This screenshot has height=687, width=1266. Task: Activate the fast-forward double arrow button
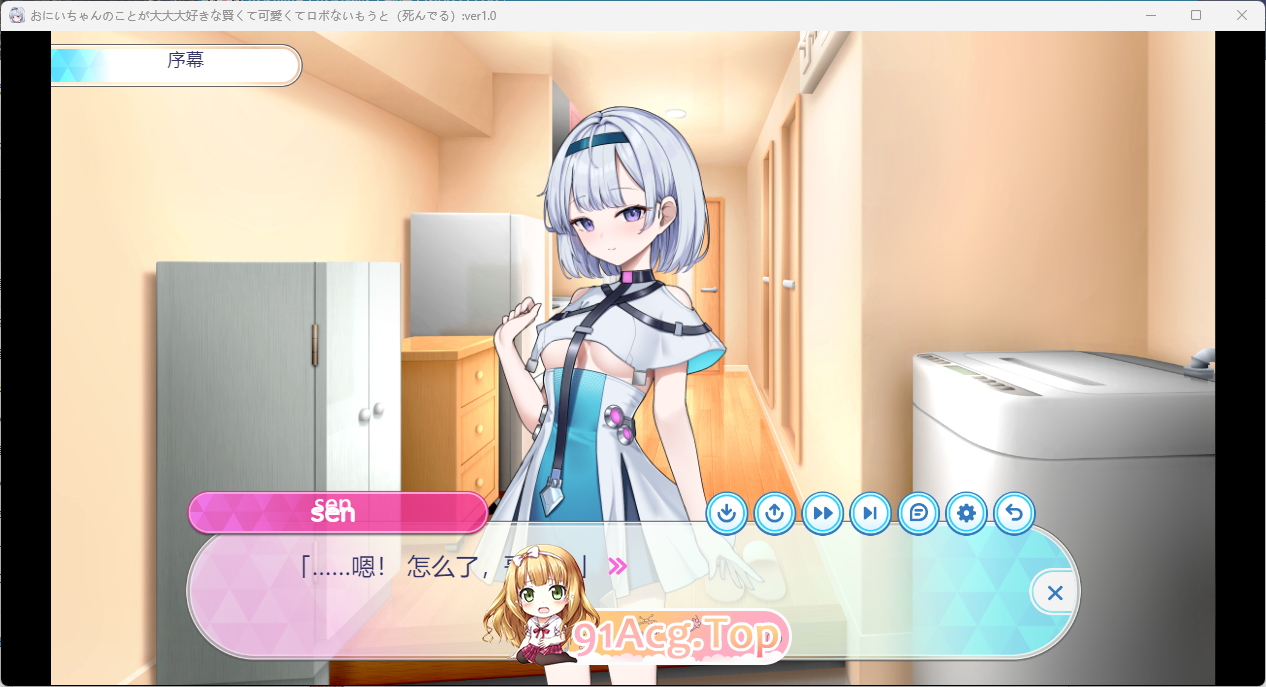tap(823, 514)
